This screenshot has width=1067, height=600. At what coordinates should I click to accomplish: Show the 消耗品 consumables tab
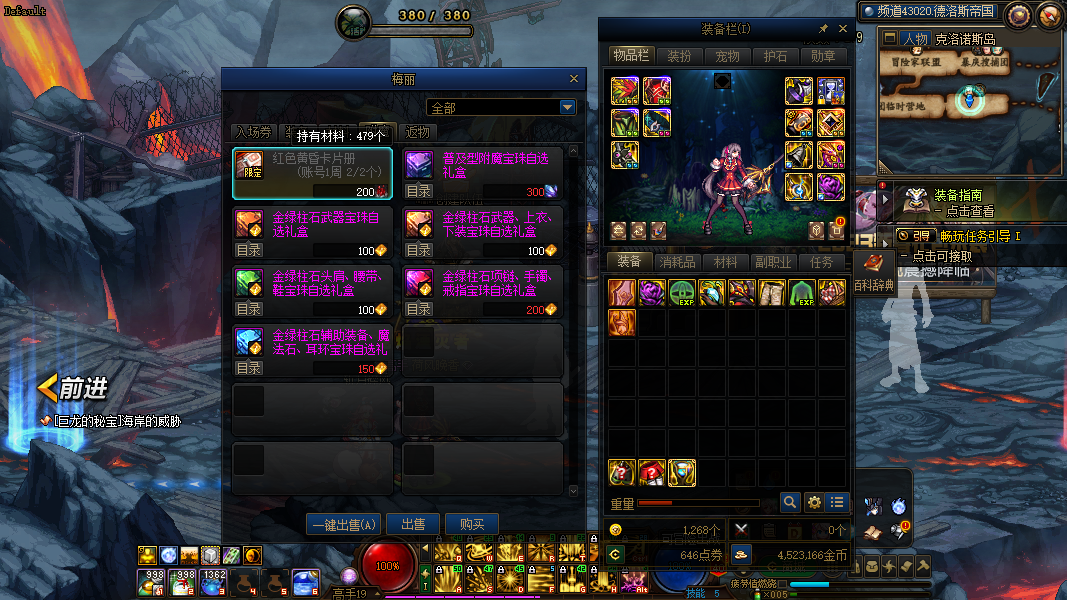[x=677, y=262]
